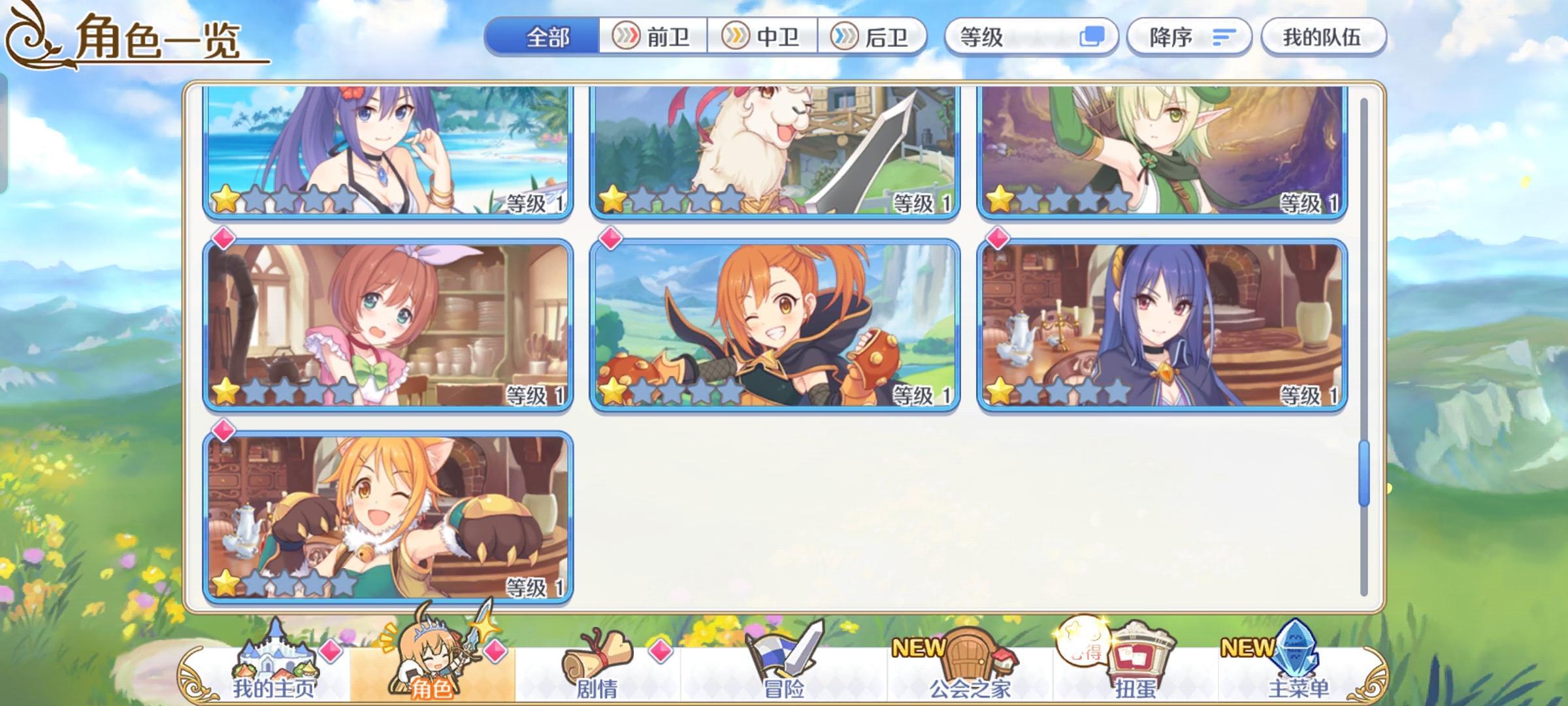Open the 我的队伍 team button
The width and height of the screenshot is (1568, 706).
click(x=1324, y=37)
